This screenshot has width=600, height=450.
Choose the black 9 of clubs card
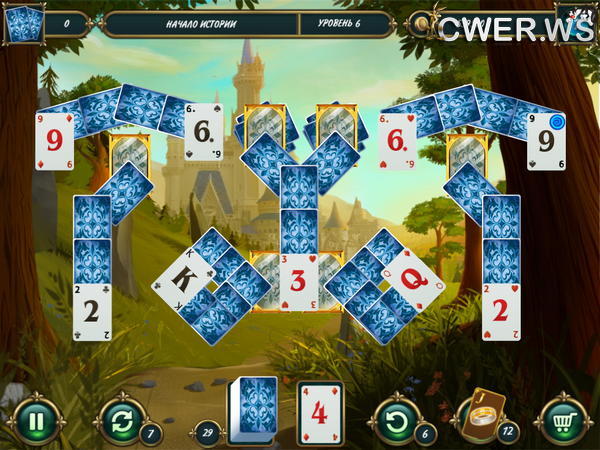pos(546,141)
